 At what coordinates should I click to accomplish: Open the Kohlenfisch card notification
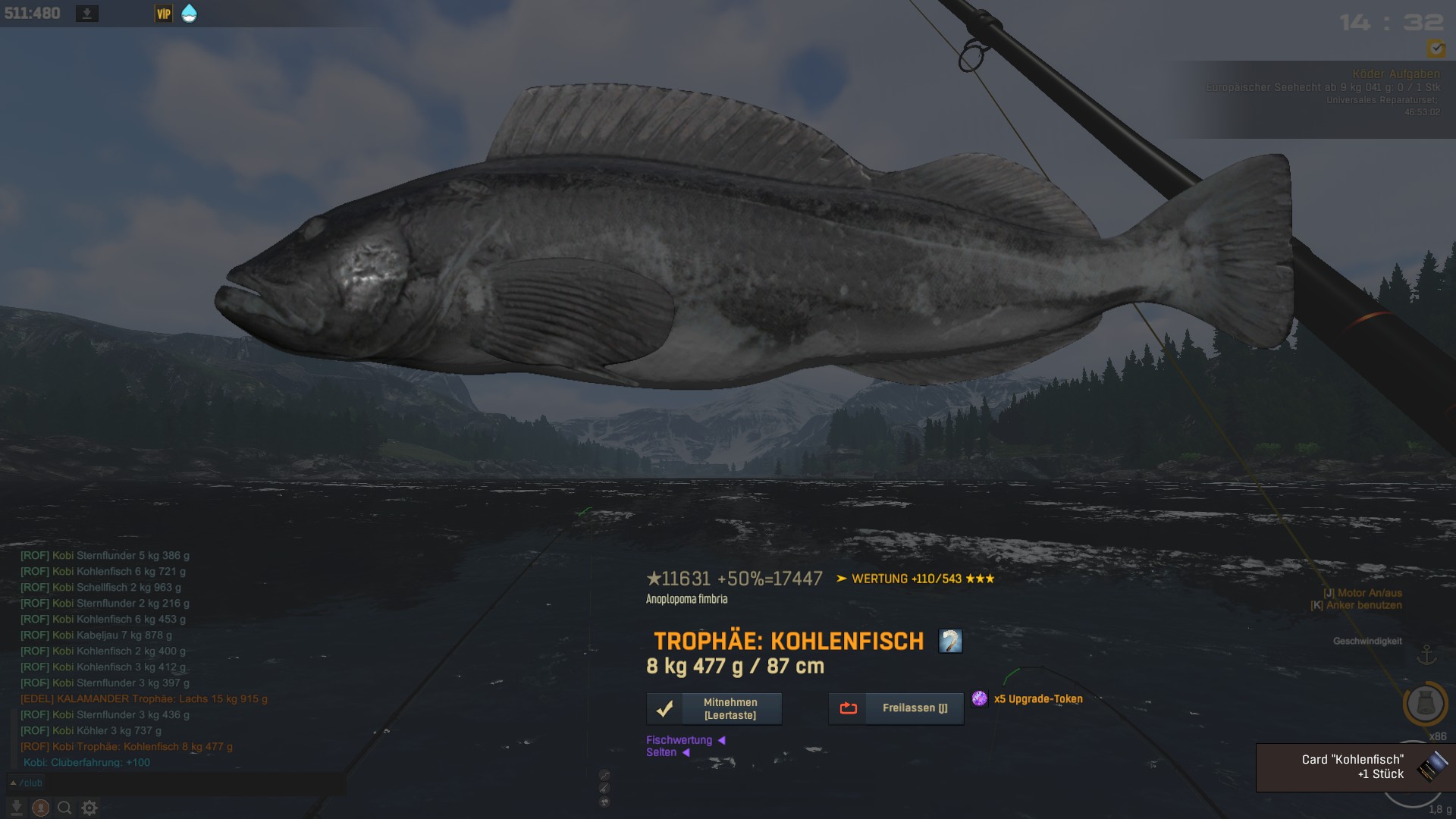click(x=1355, y=767)
